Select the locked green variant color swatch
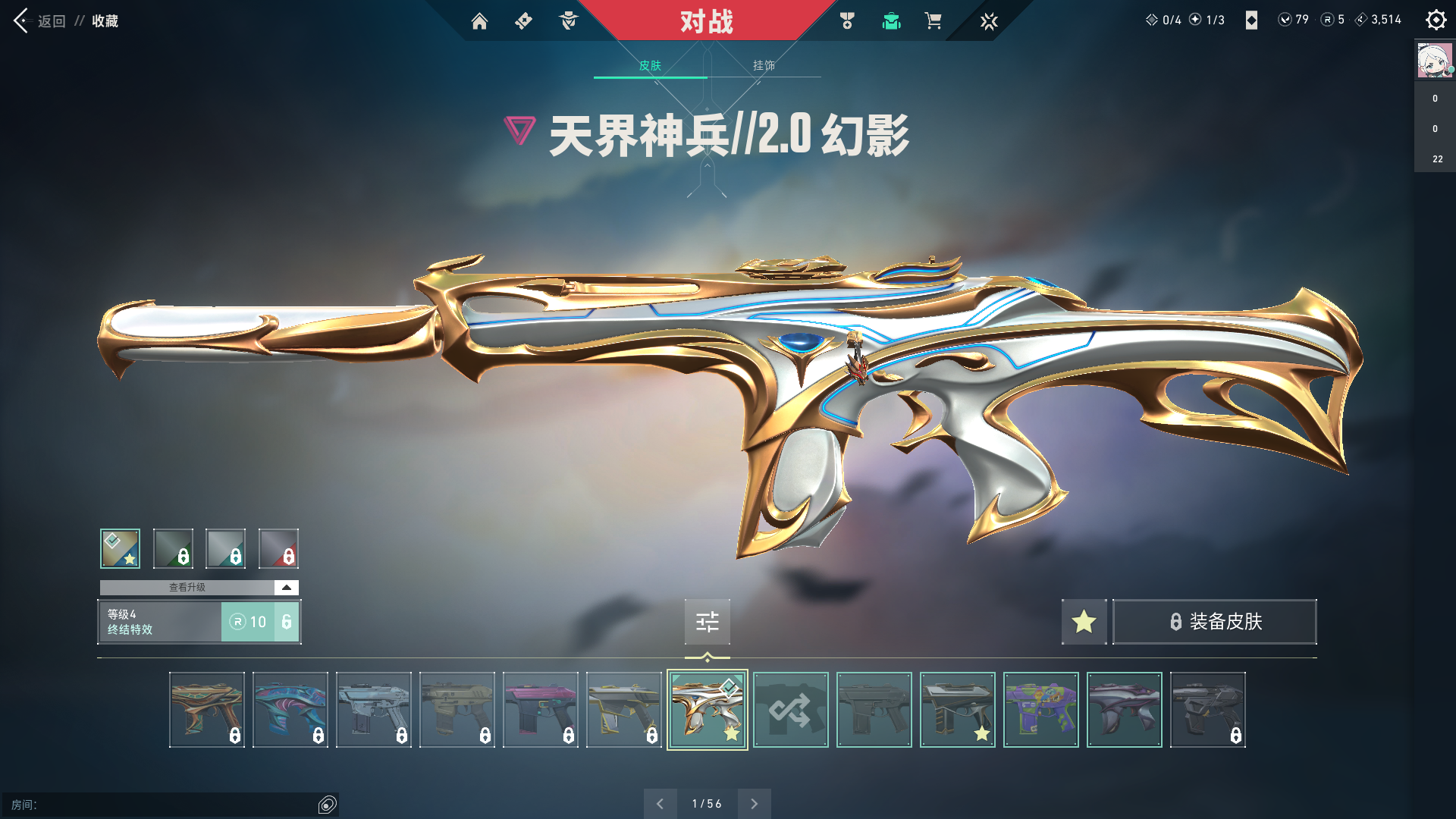Image resolution: width=1456 pixels, height=819 pixels. pos(173,548)
